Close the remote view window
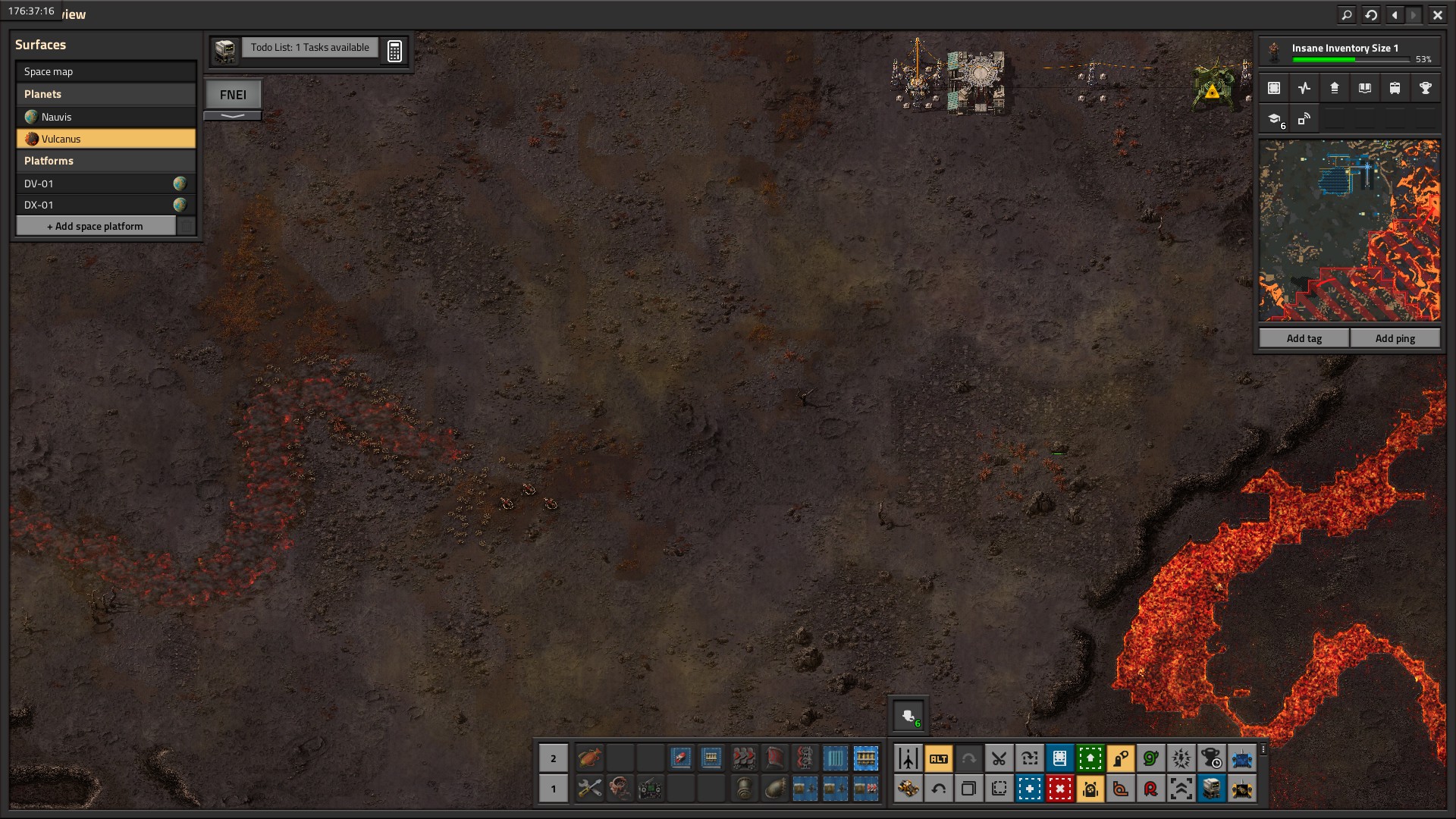Viewport: 1456px width, 819px height. (1437, 14)
